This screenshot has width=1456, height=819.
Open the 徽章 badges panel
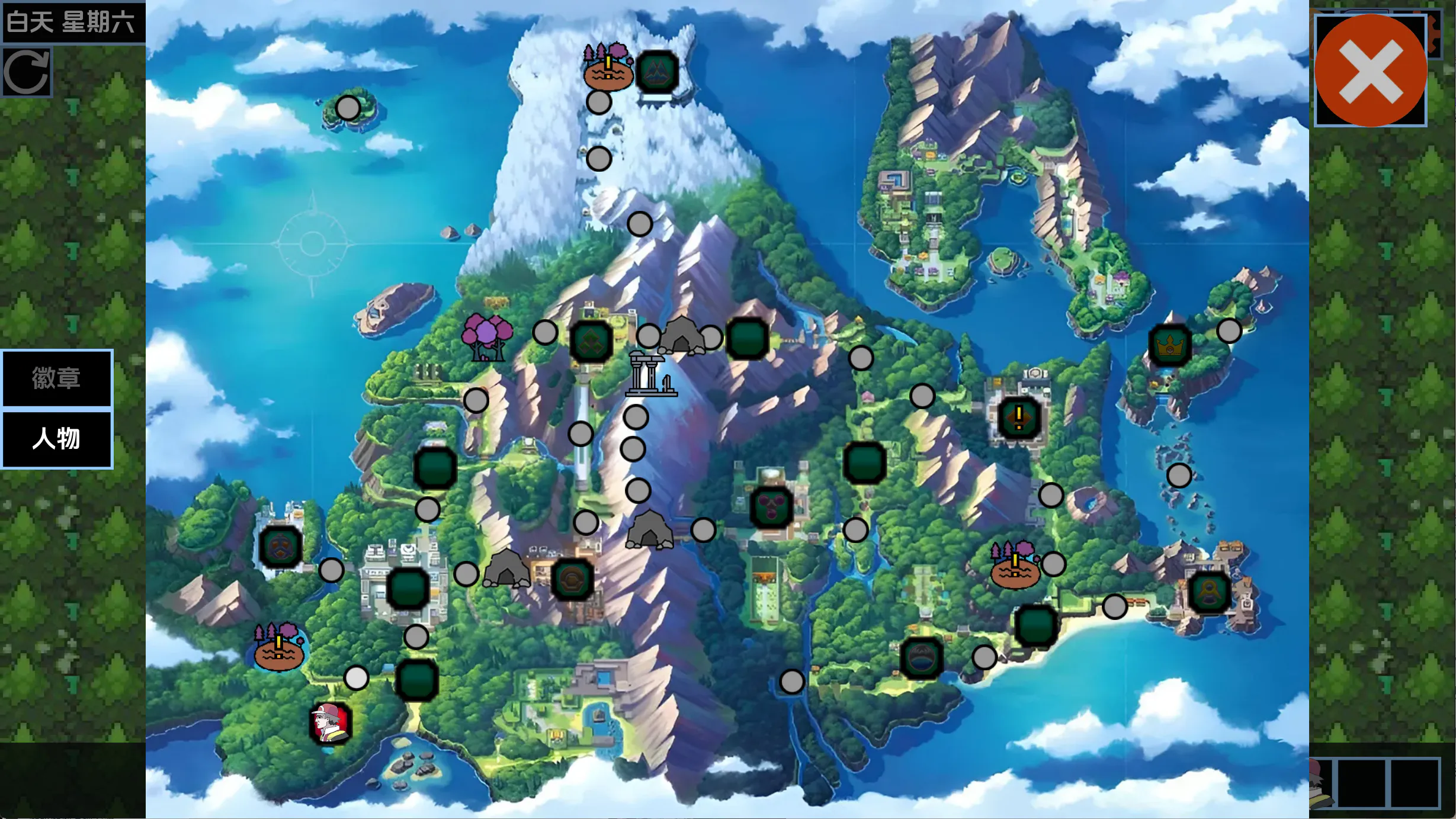click(x=56, y=378)
